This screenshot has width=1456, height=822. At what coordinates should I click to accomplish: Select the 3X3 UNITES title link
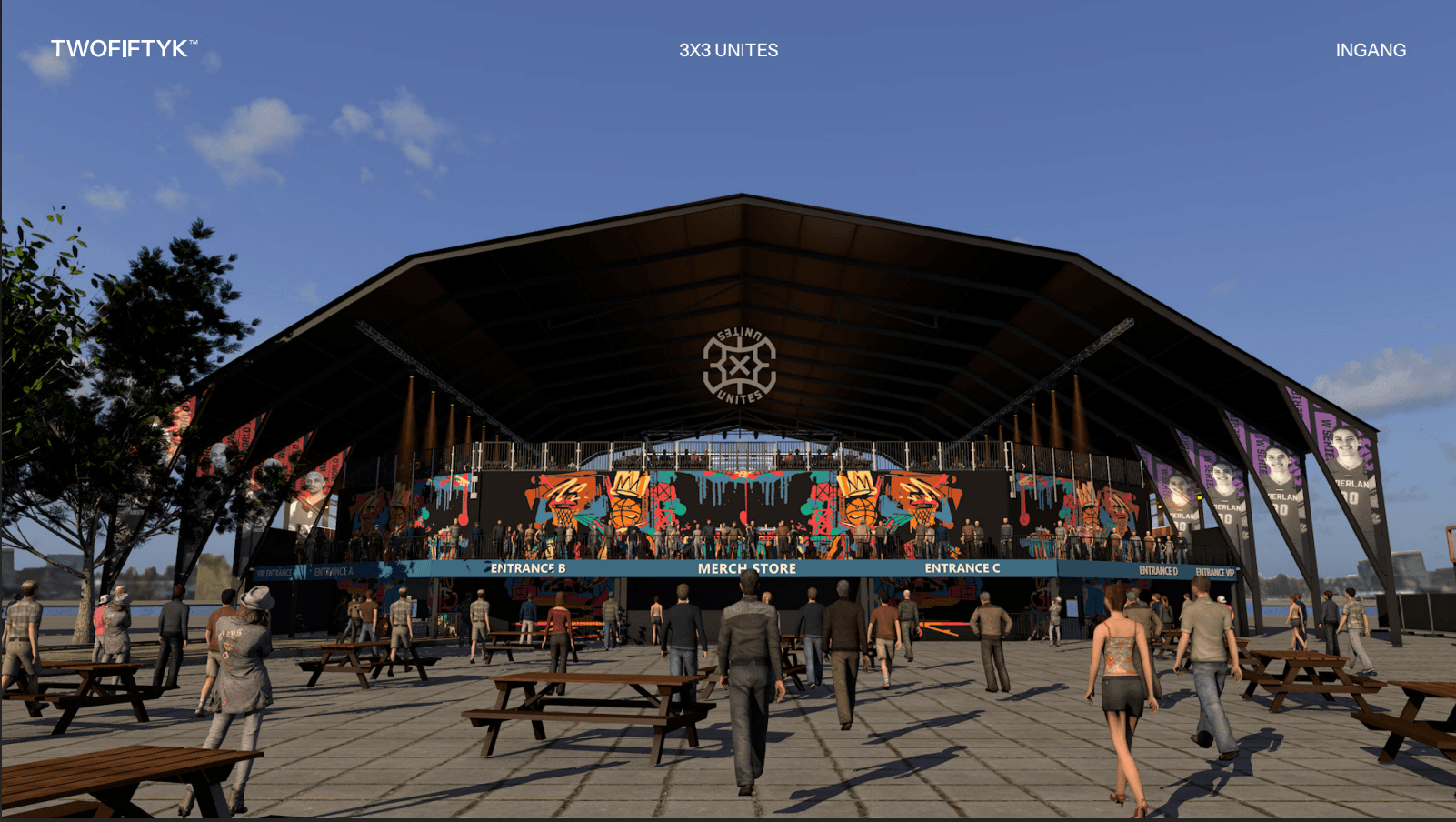tap(728, 51)
